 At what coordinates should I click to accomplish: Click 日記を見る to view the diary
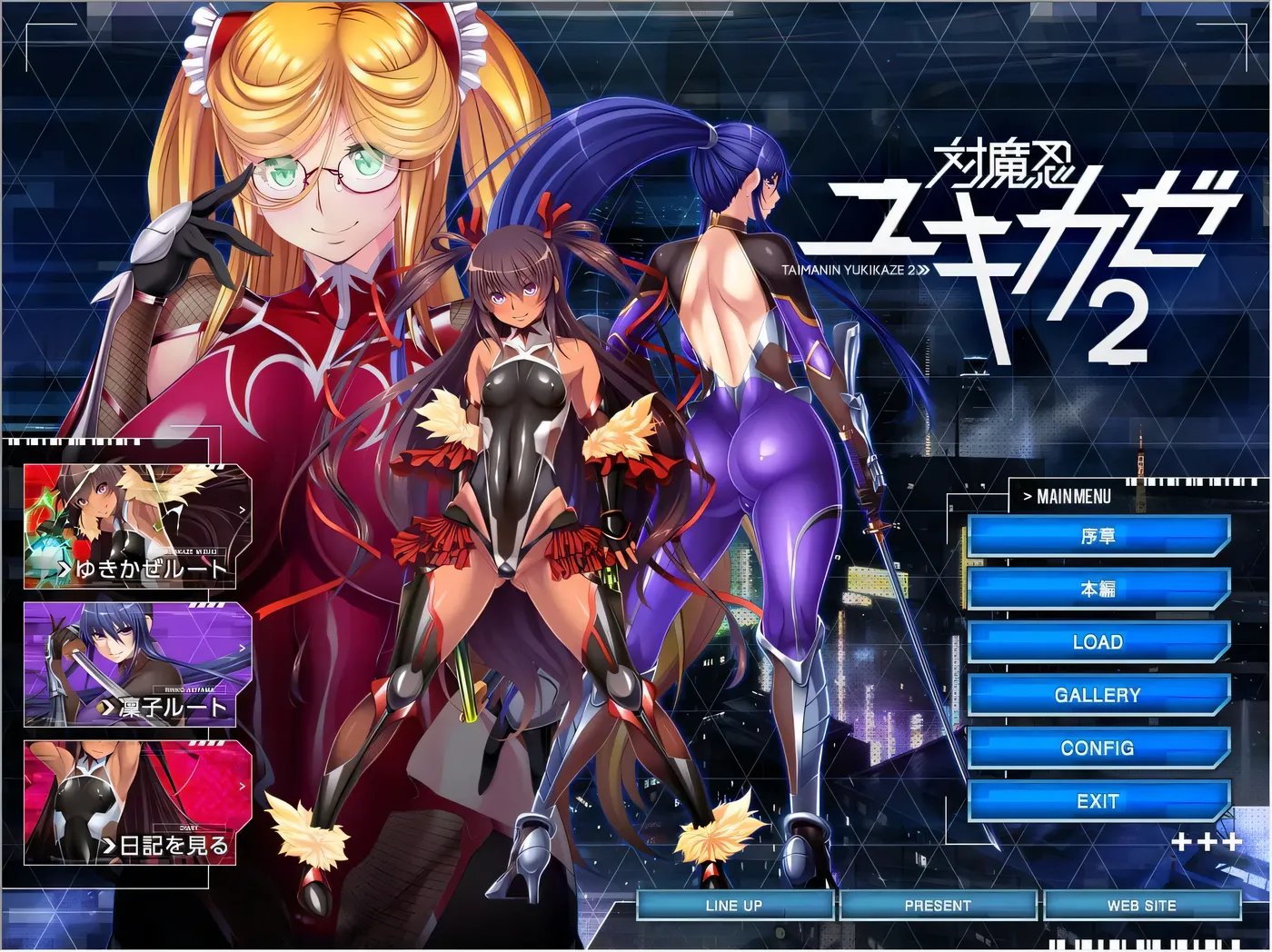[132, 799]
